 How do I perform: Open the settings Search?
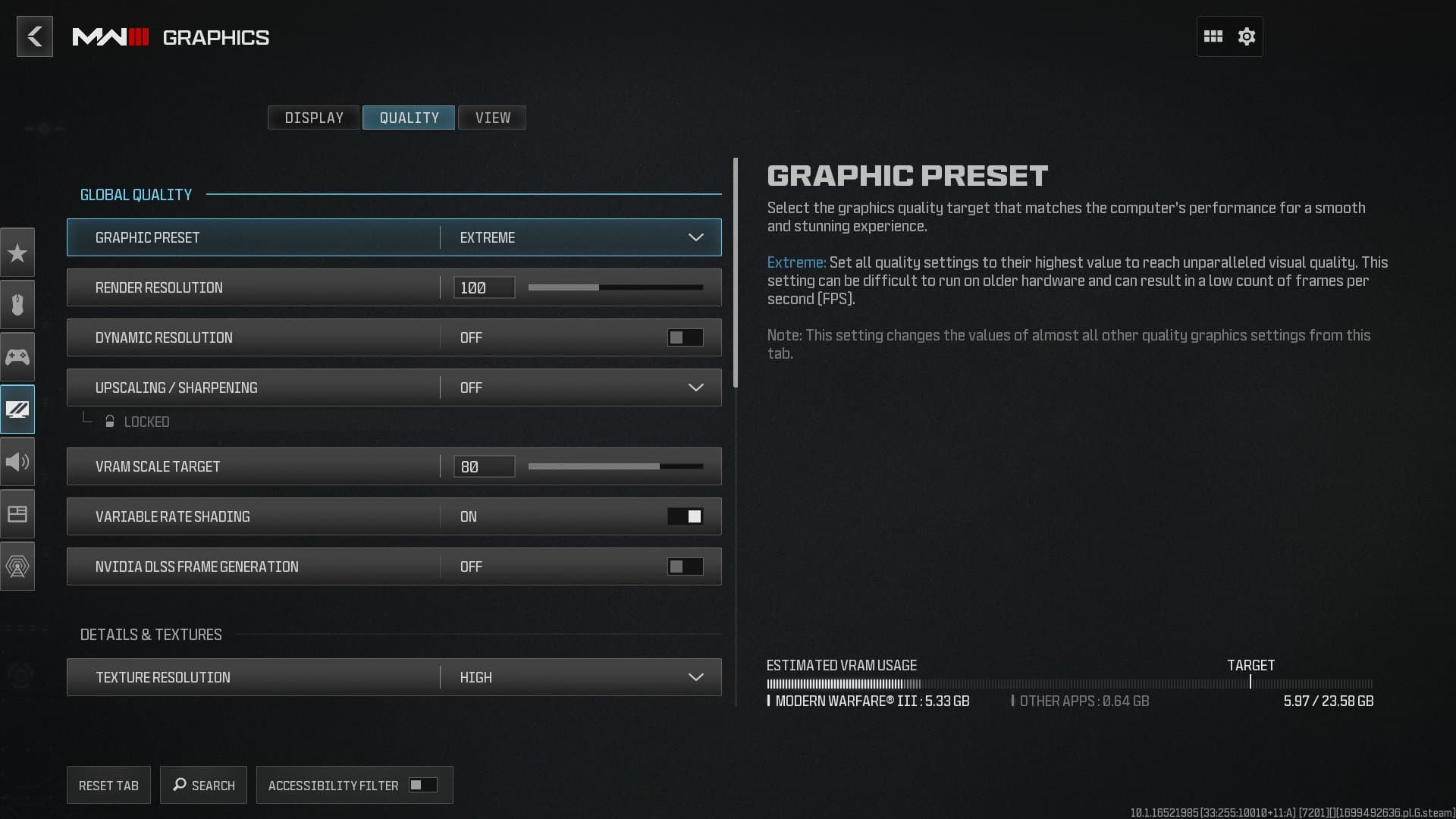203,786
